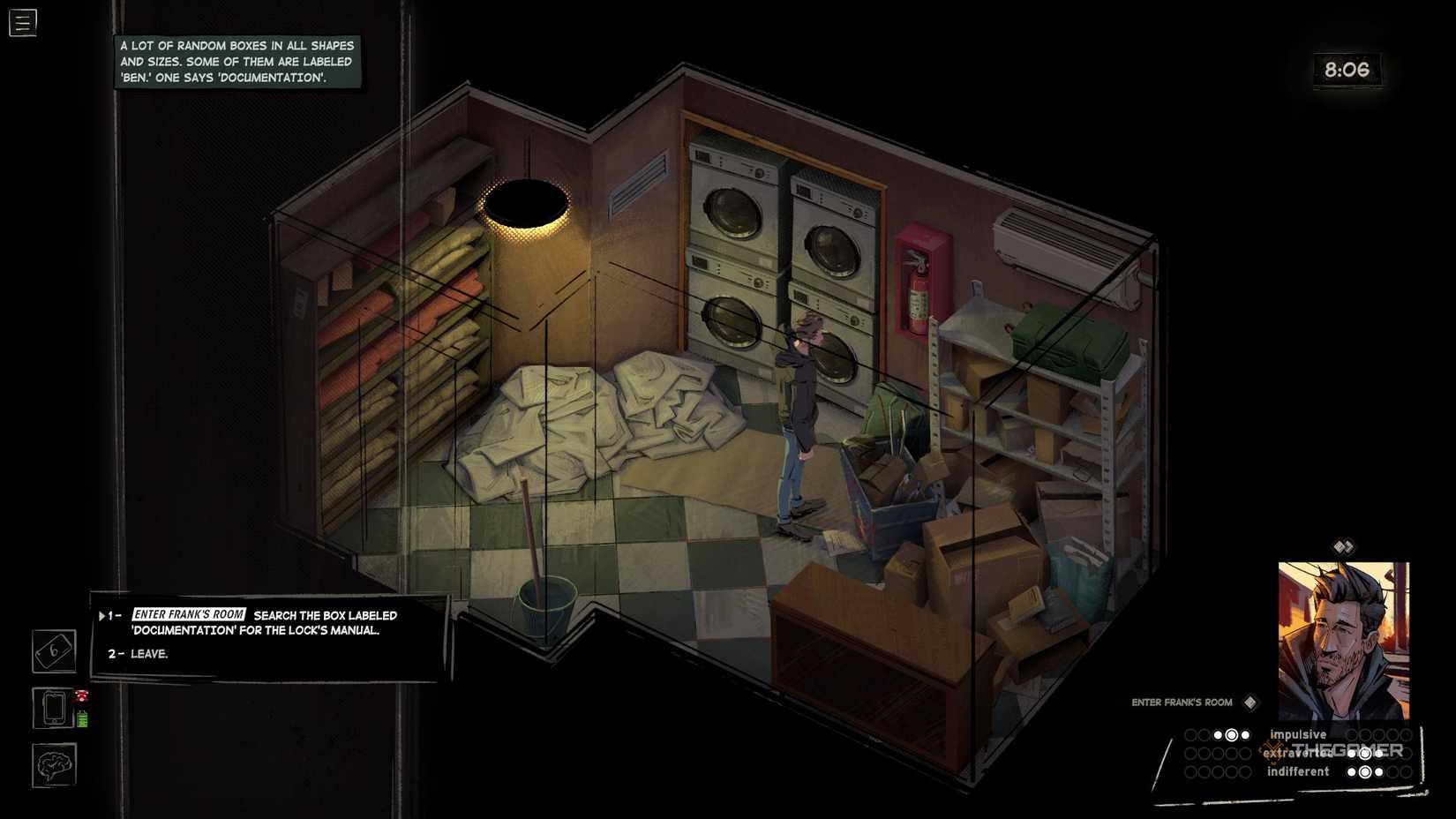Viewport: 1456px width, 819px height.
Task: Click the diamond icon next to Enter Frank's Room
Action: pos(1250,703)
